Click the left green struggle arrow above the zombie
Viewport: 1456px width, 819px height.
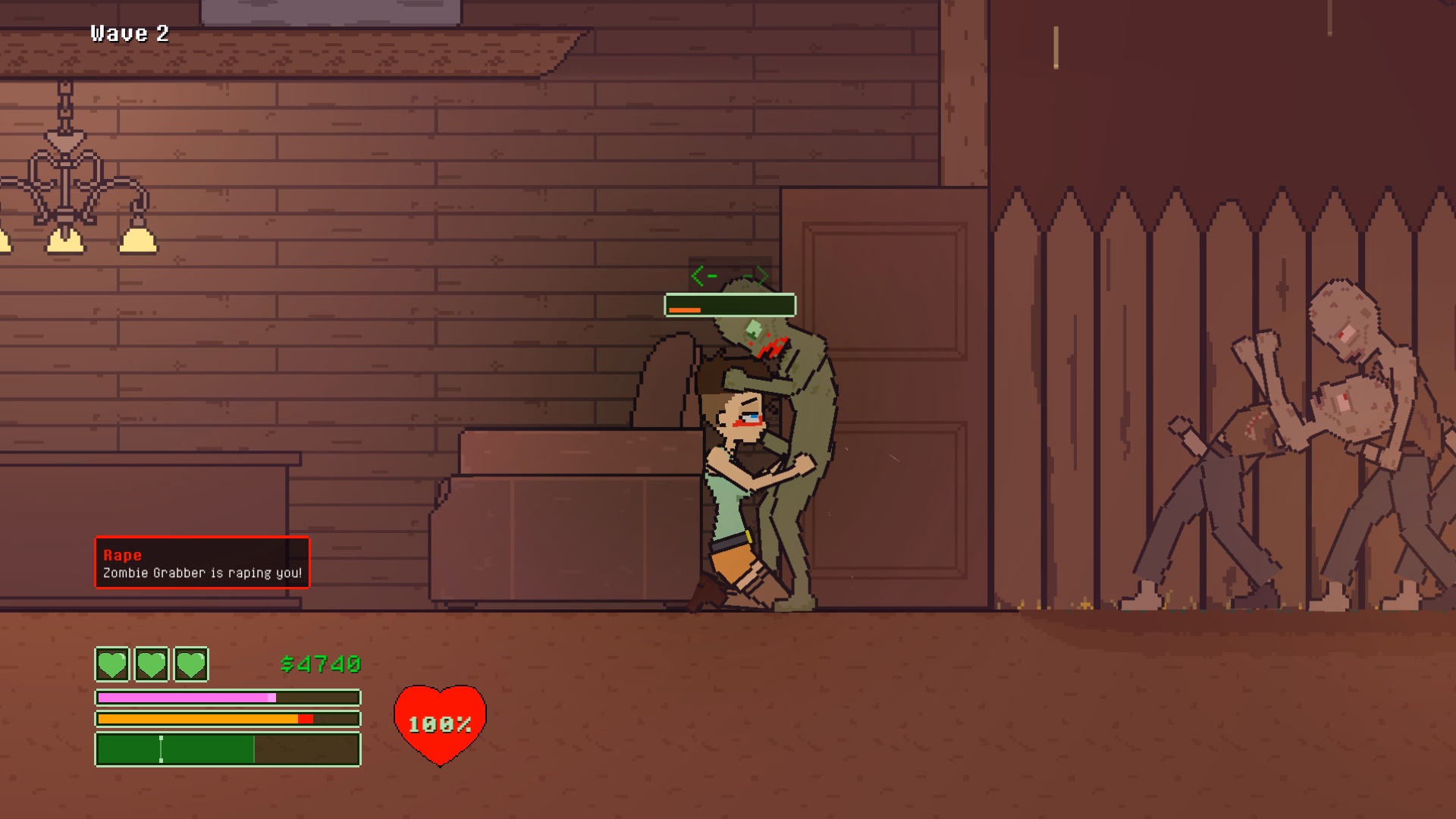701,275
